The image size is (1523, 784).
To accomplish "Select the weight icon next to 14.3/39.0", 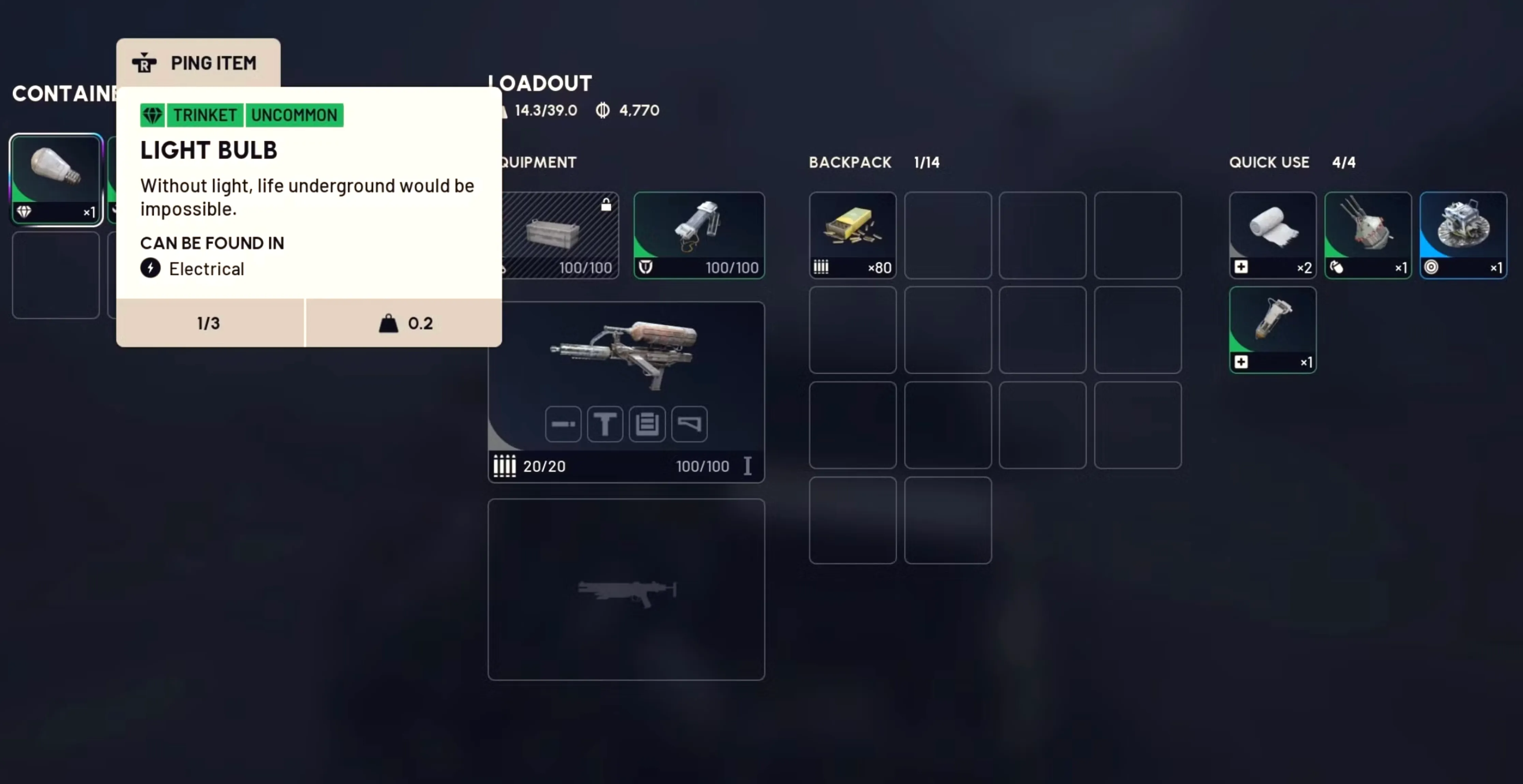I will (x=503, y=111).
